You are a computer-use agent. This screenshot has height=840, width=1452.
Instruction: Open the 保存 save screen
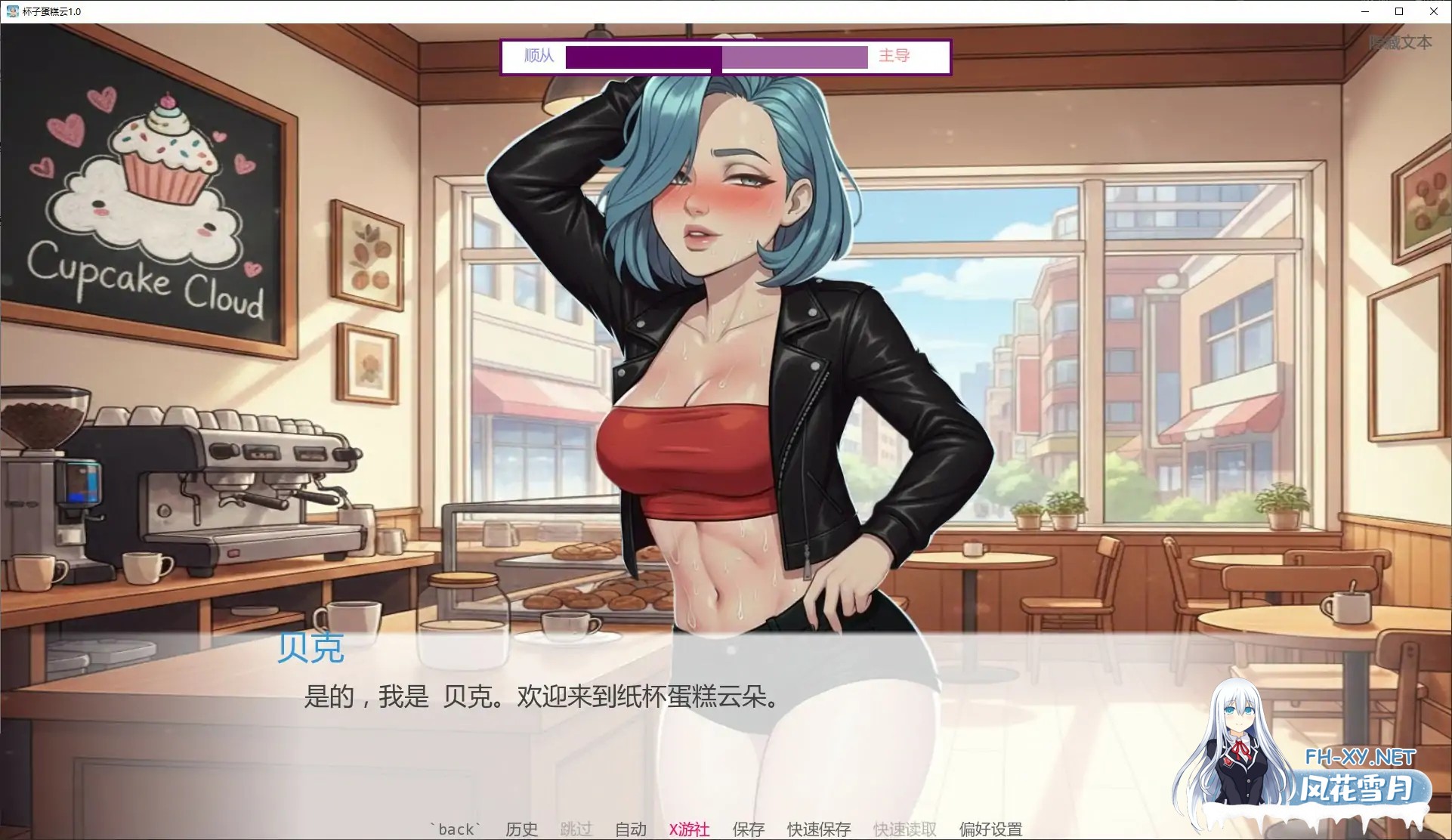tap(748, 829)
